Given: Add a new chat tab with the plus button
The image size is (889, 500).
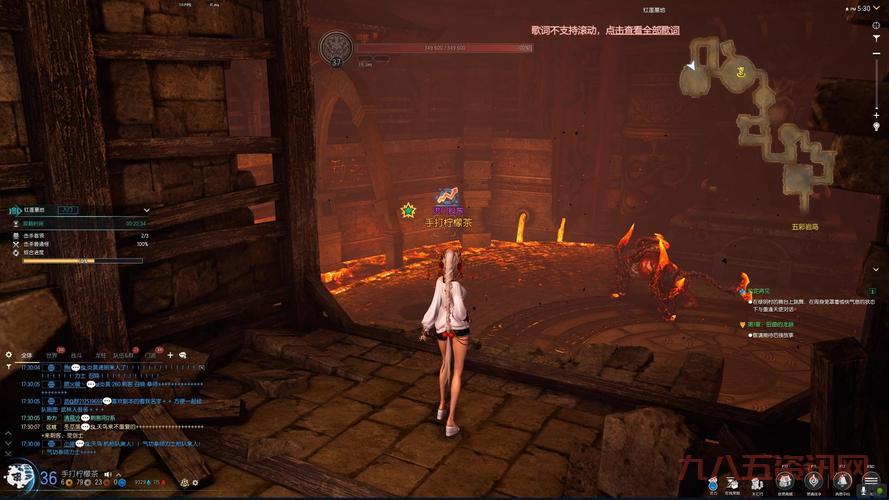Looking at the screenshot, I should [x=170, y=355].
